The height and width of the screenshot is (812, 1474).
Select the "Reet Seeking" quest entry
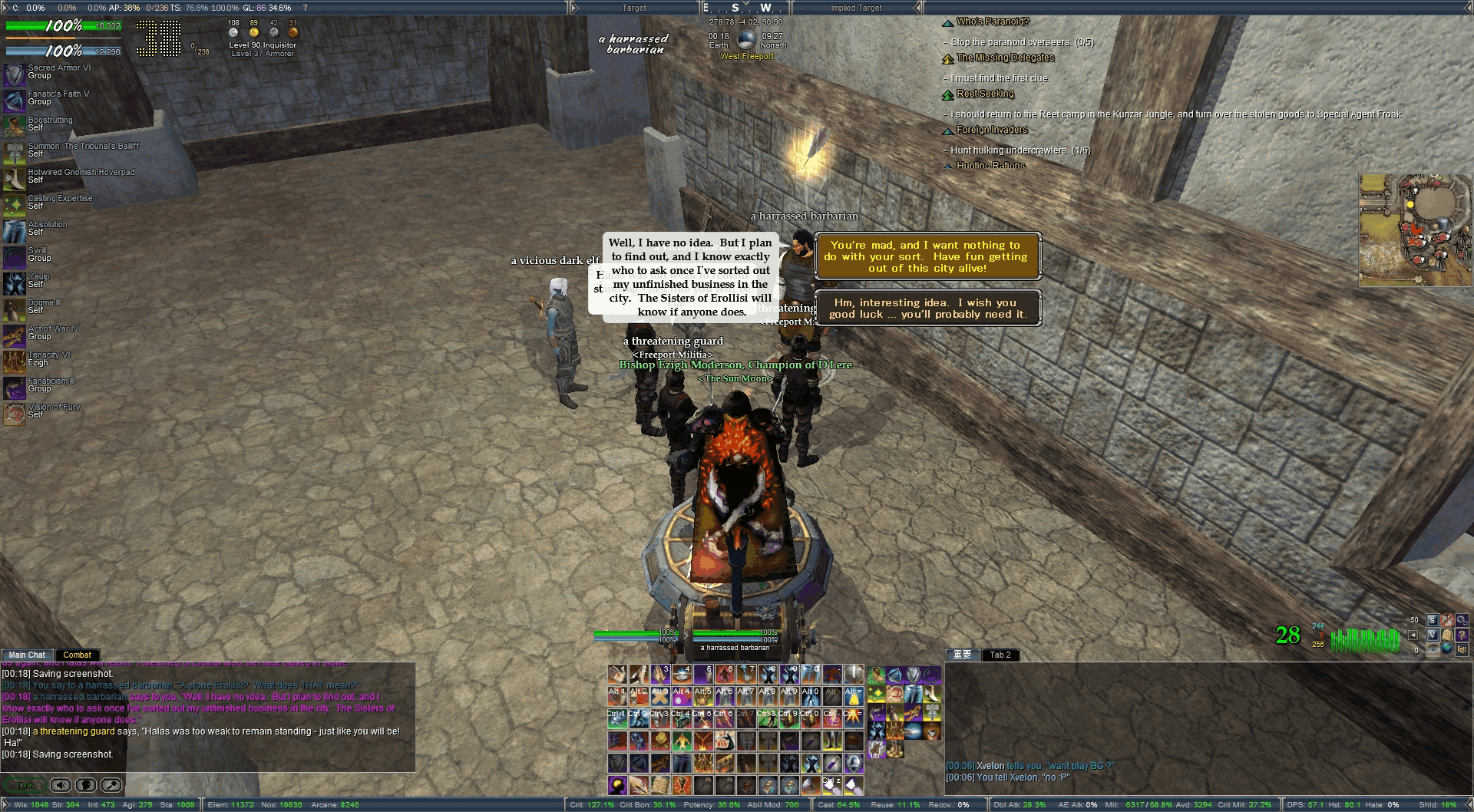985,94
